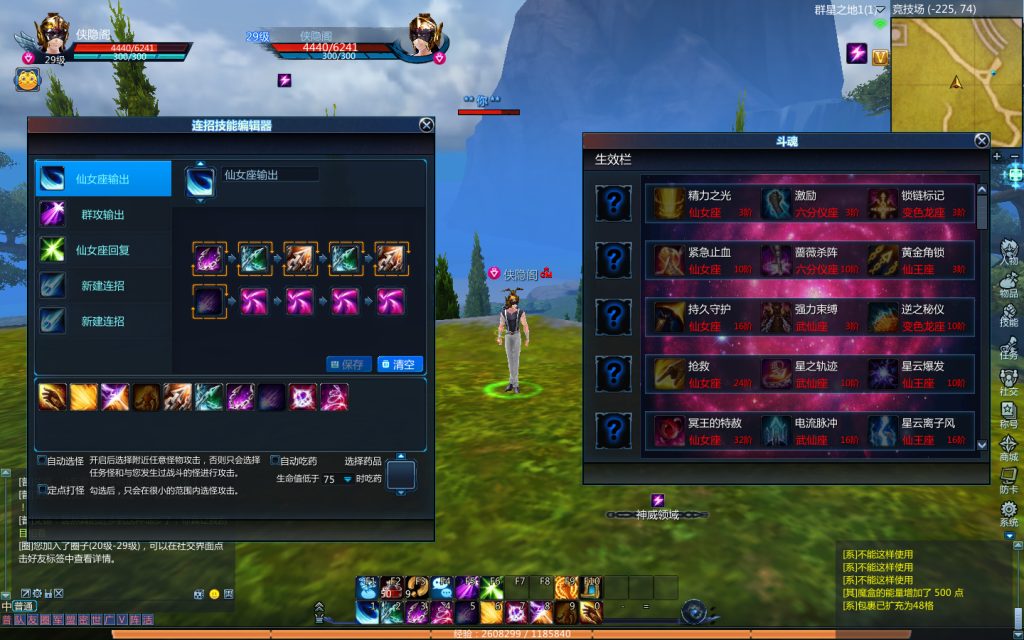Screen dimensions: 1024x640
Task: Toggle the 定点打怪 checkbox
Action: click(42, 490)
